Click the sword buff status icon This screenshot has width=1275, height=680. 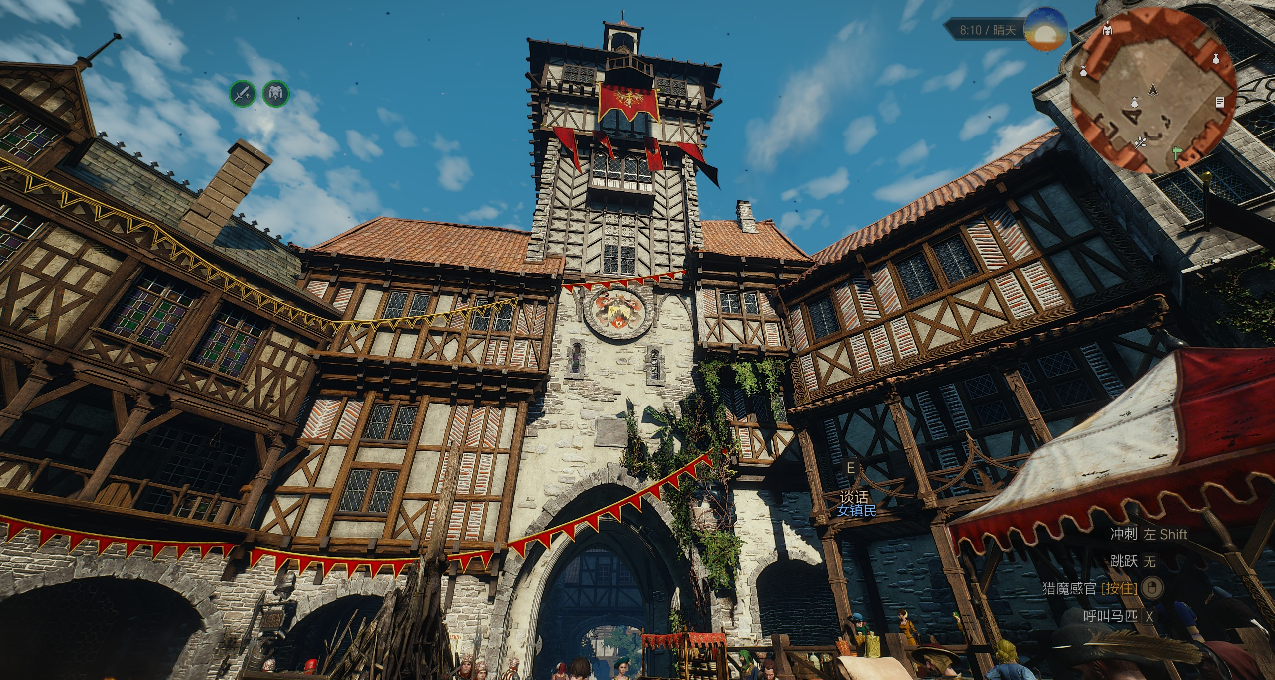tap(243, 94)
